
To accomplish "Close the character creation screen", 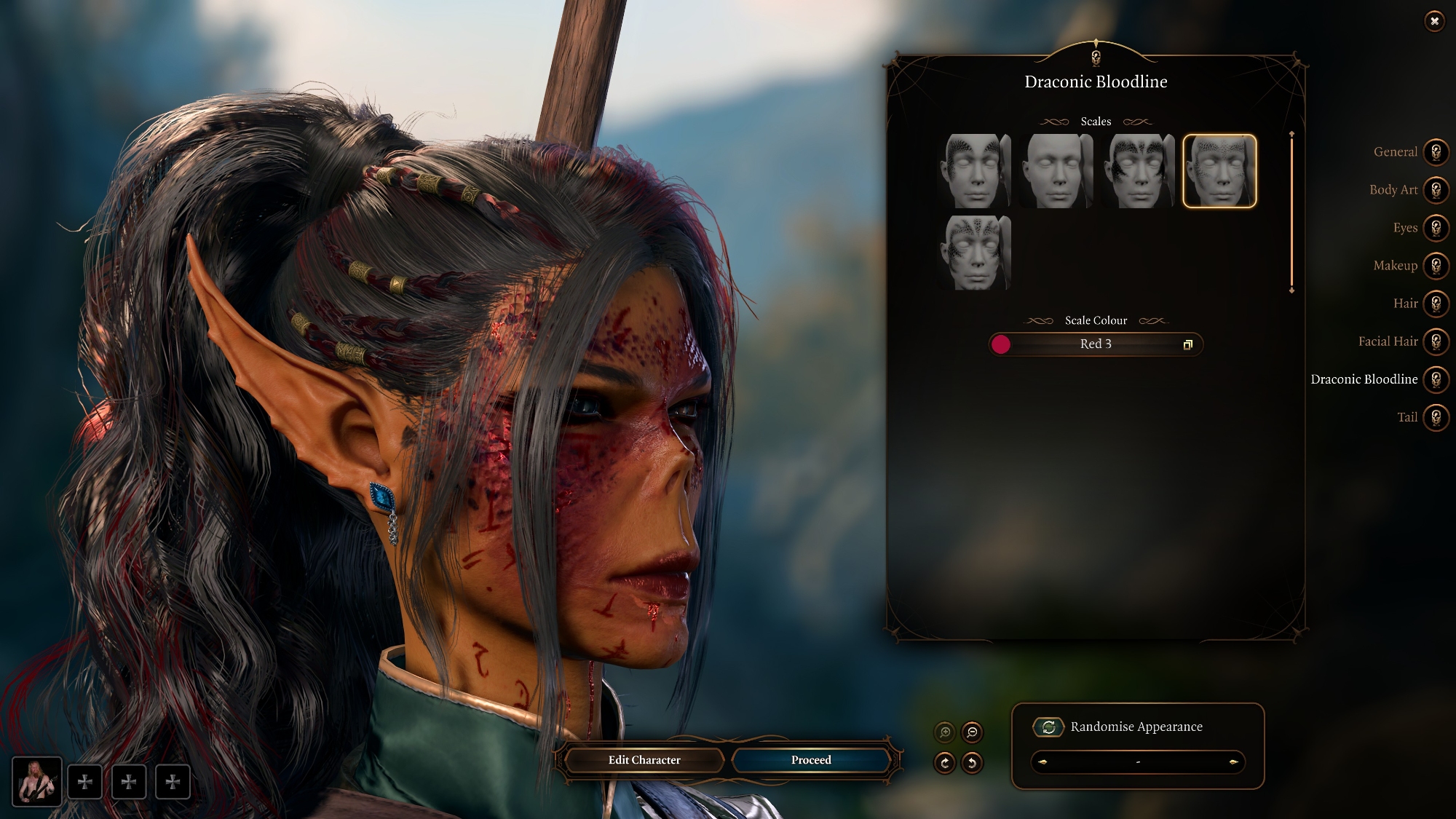I will 1434,21.
